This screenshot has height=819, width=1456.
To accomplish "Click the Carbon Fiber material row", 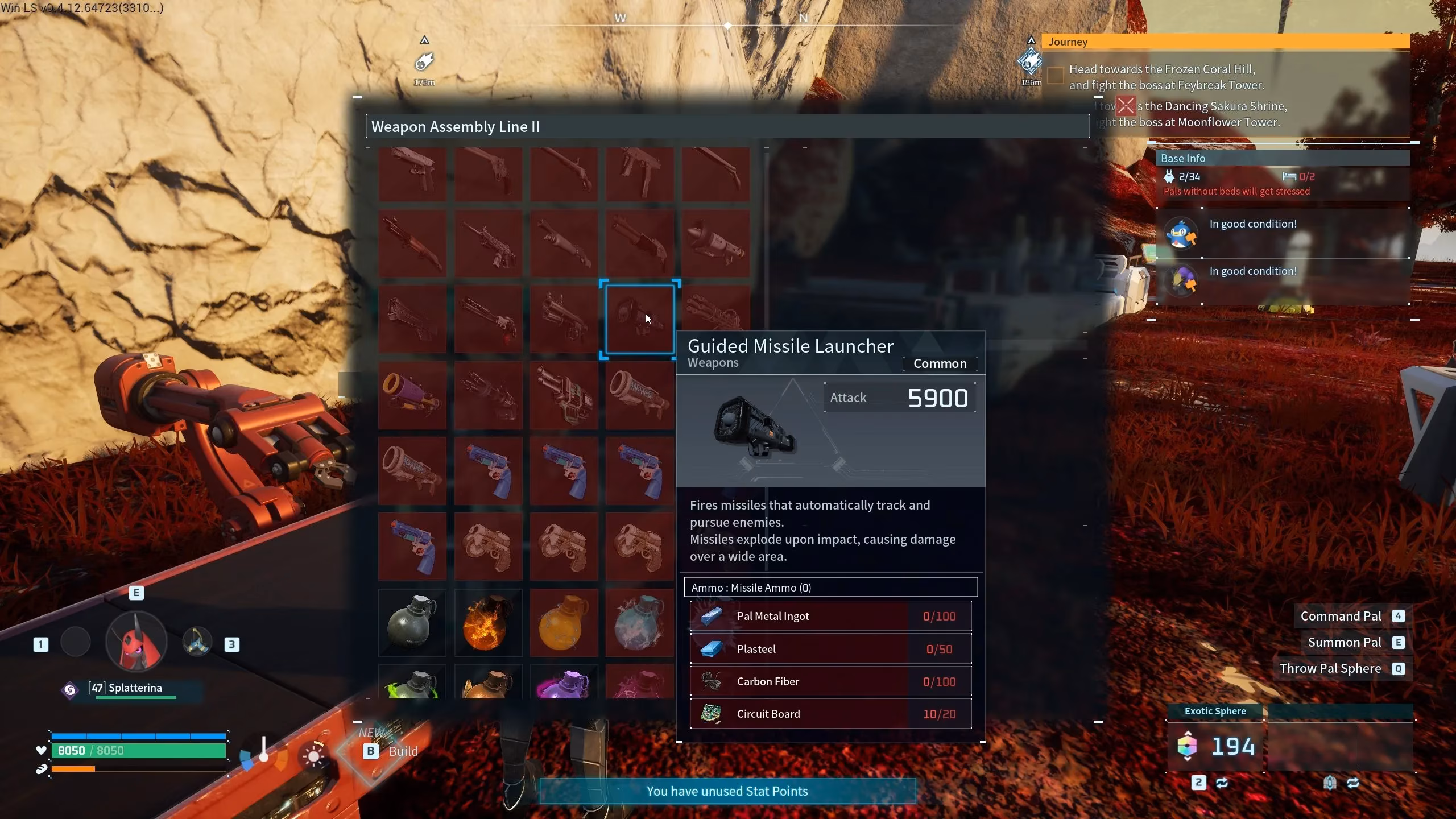I will (830, 681).
